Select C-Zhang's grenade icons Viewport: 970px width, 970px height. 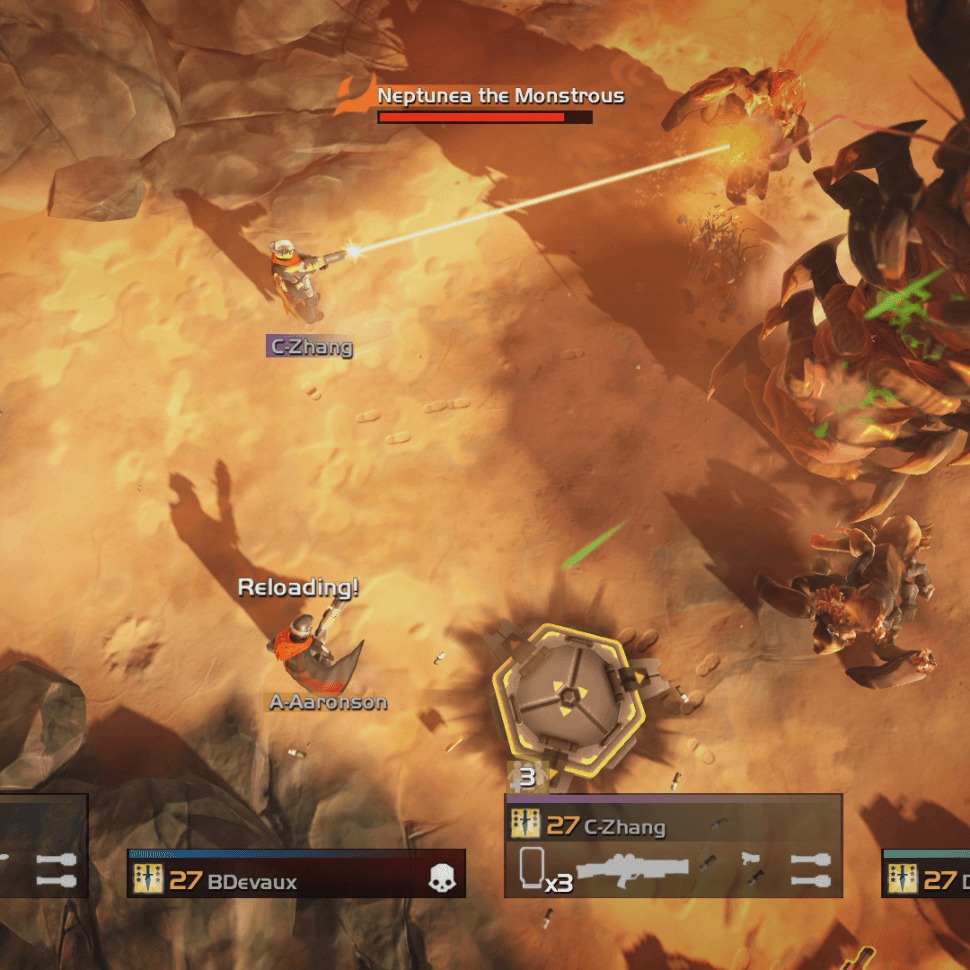pos(810,868)
